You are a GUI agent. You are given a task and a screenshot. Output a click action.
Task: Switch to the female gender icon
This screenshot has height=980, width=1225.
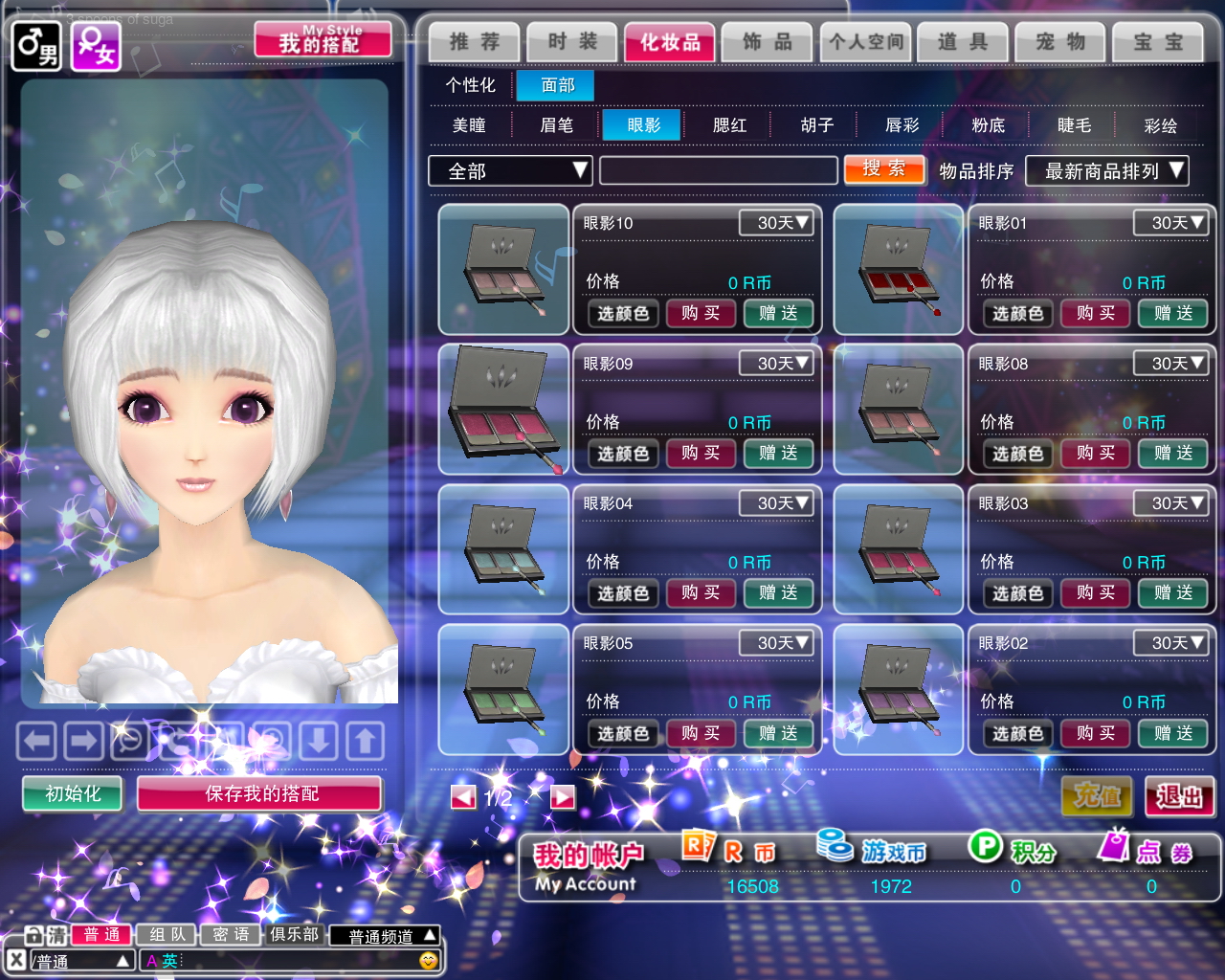97,46
